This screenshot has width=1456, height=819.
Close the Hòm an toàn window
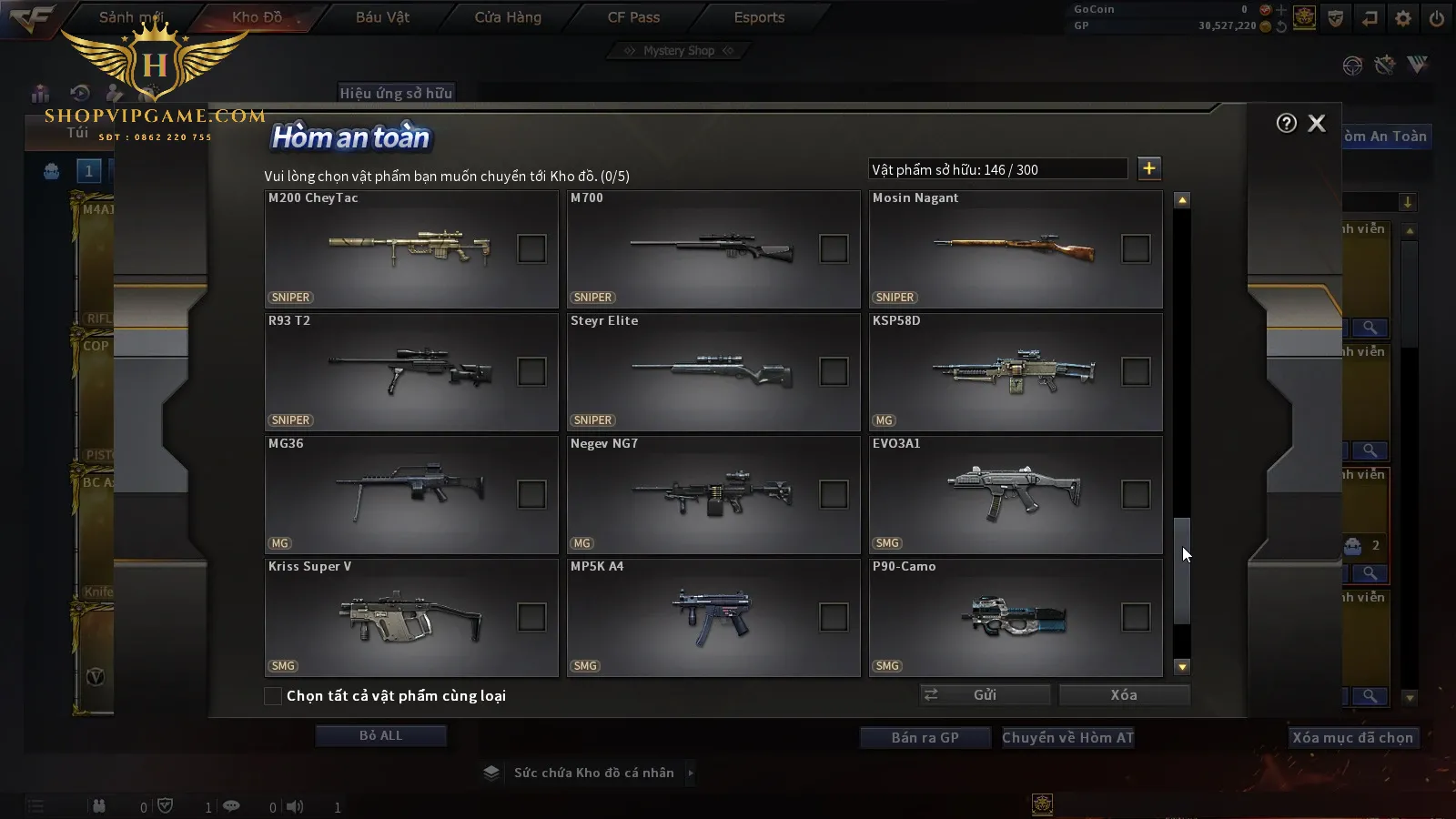[1316, 124]
